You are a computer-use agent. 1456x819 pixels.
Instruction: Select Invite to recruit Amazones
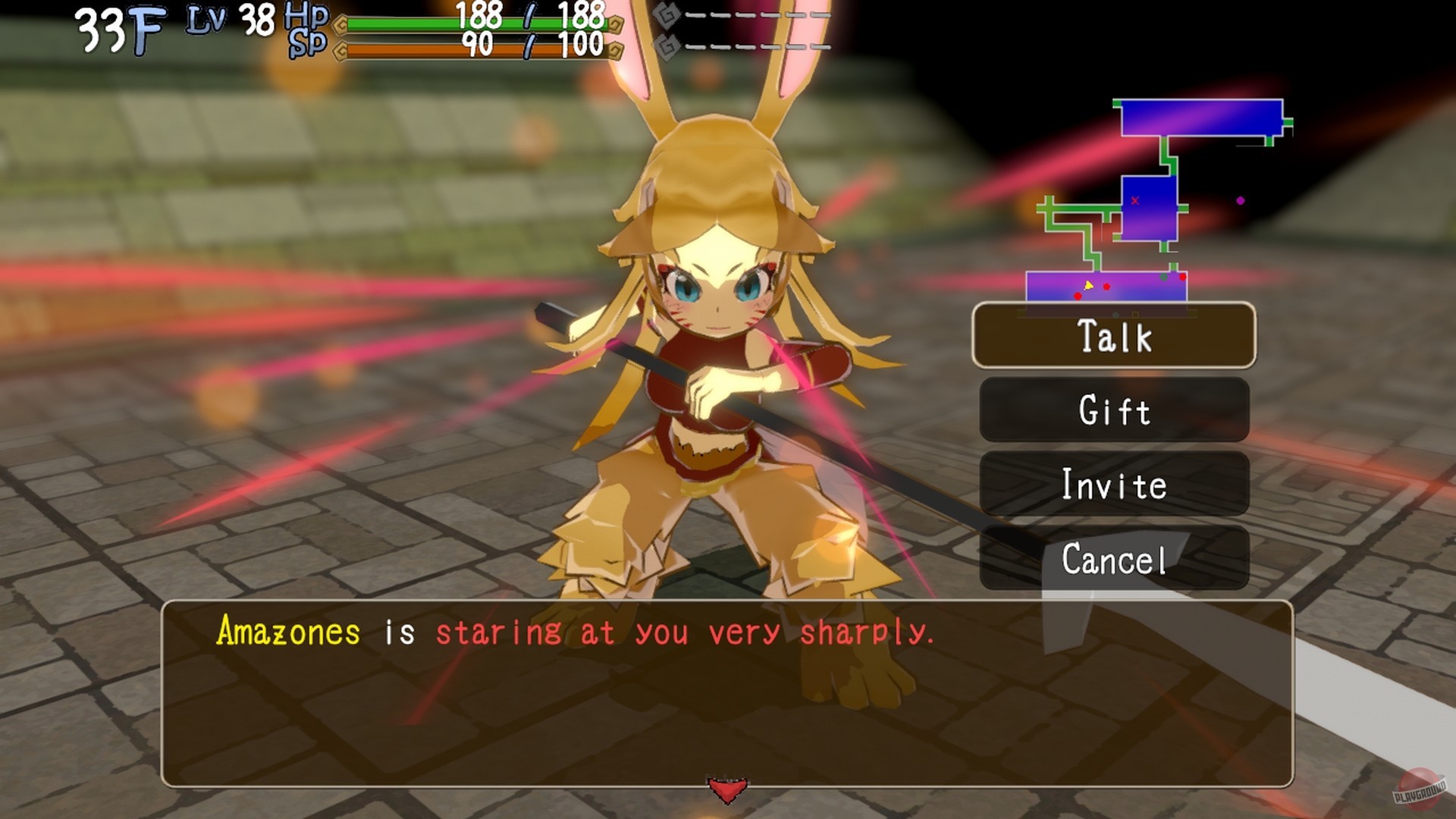click(x=1115, y=485)
